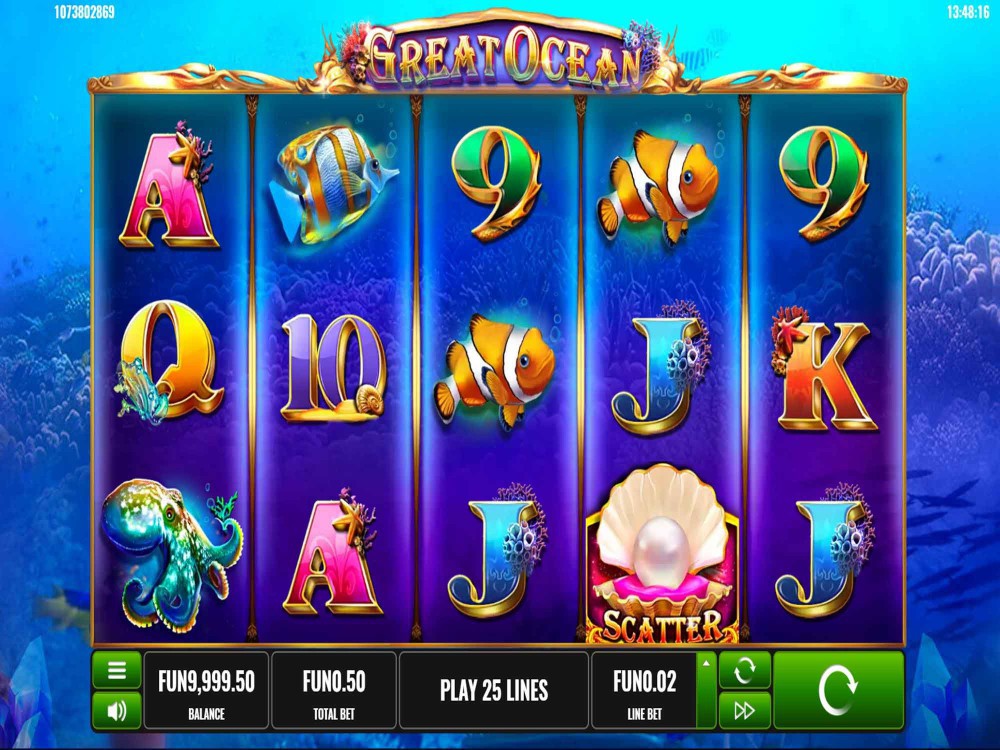Spin the reels with the large green button
Image resolution: width=1000 pixels, height=750 pixels.
click(x=838, y=690)
